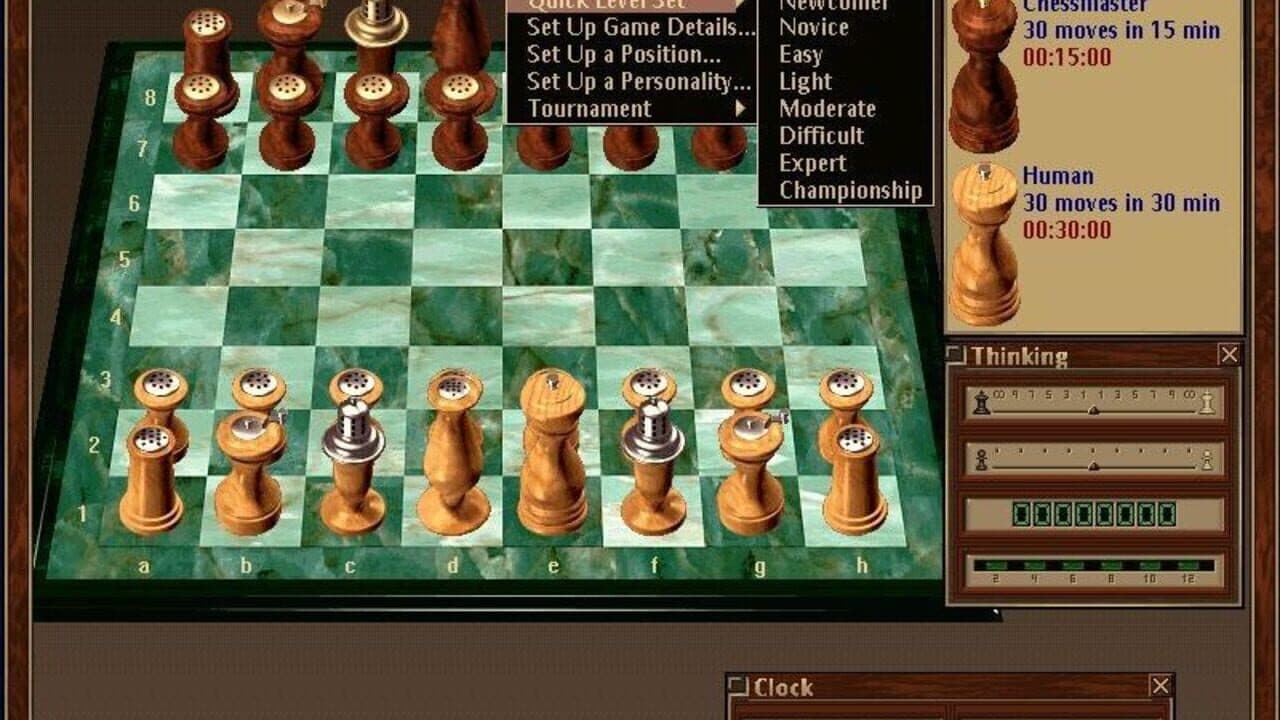Select the Expert difficulty level
The height and width of the screenshot is (720, 1280).
pos(810,163)
